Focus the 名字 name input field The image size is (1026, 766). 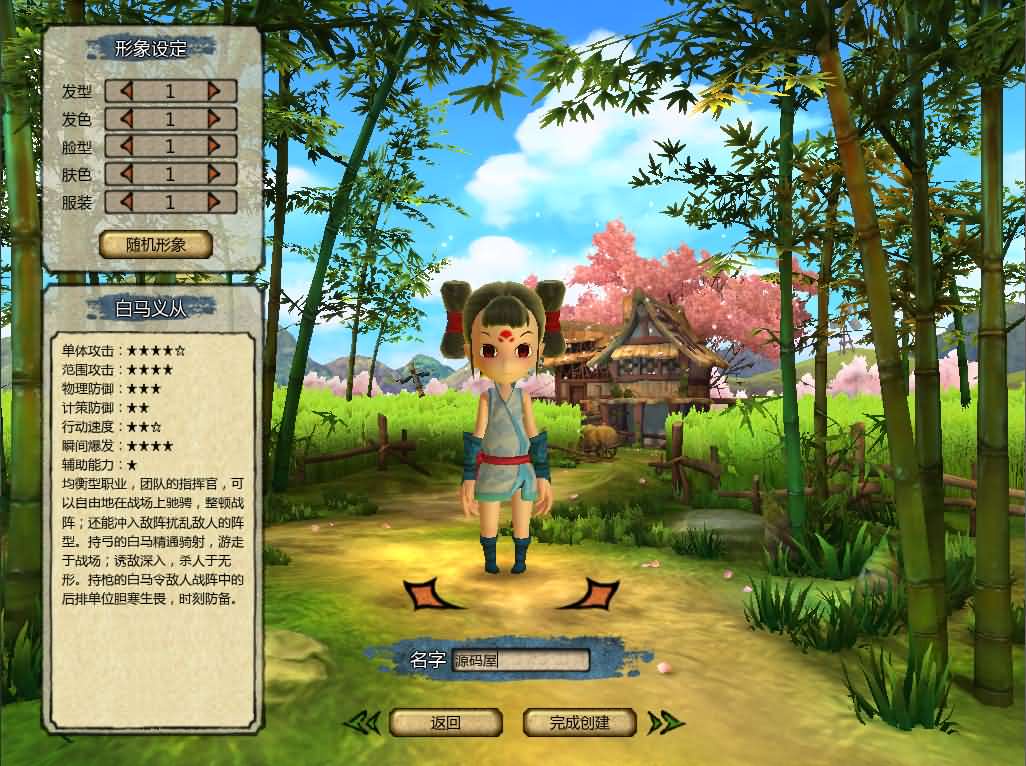520,660
